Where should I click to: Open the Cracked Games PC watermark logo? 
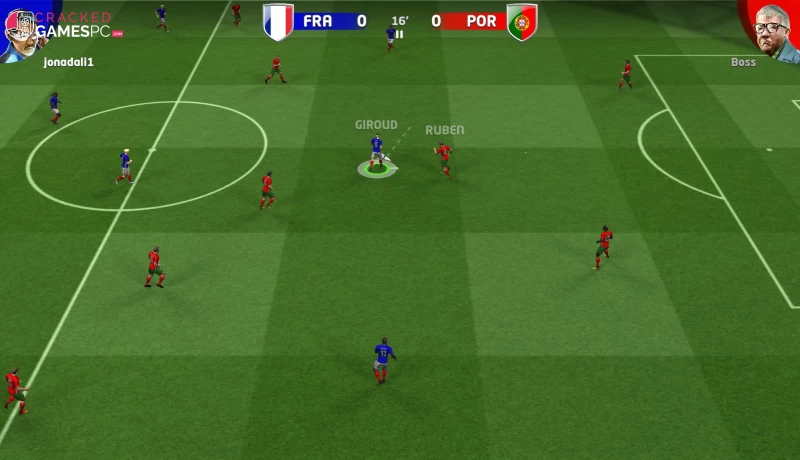click(76, 26)
